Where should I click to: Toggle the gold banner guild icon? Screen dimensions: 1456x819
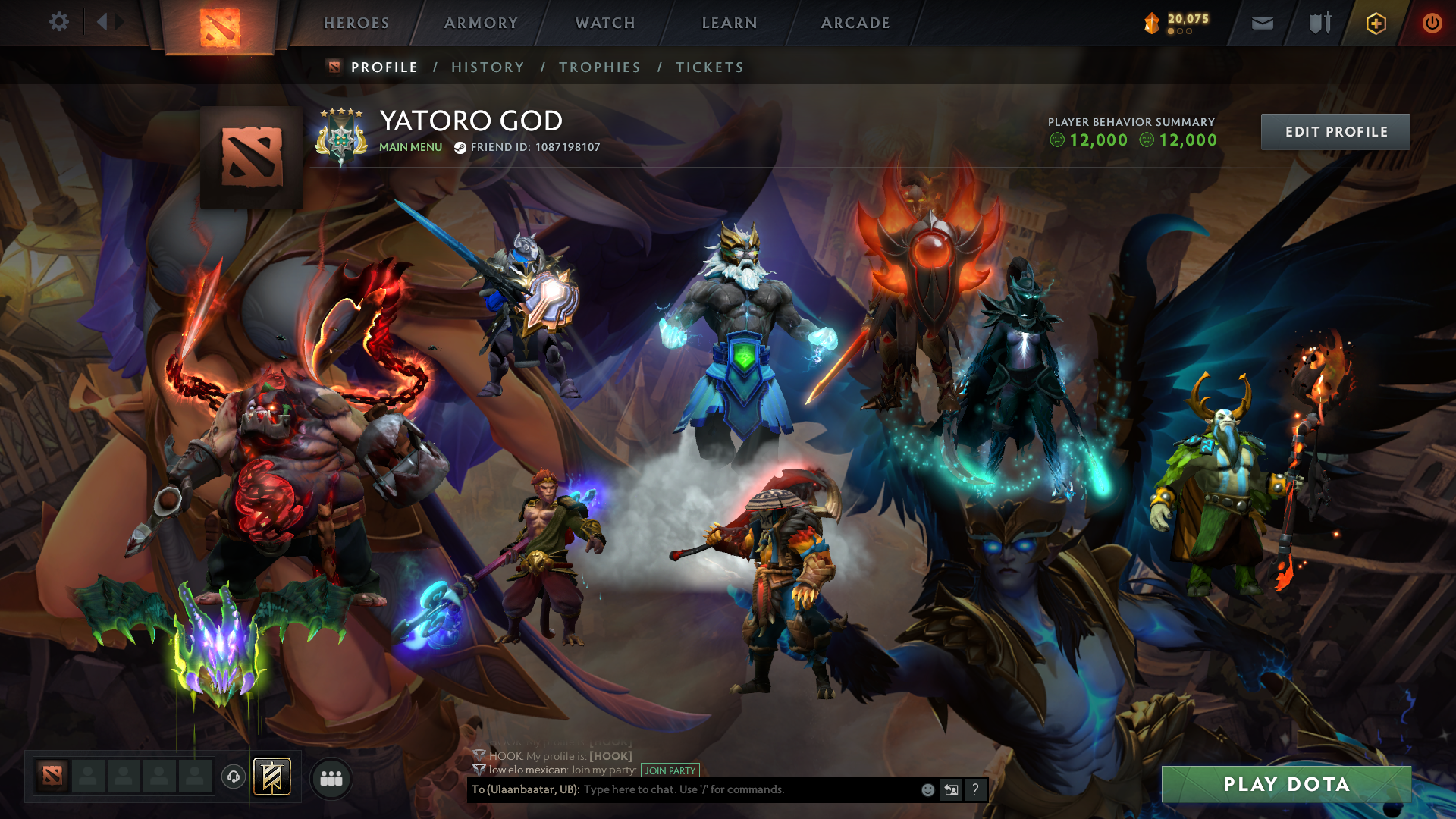click(271, 777)
